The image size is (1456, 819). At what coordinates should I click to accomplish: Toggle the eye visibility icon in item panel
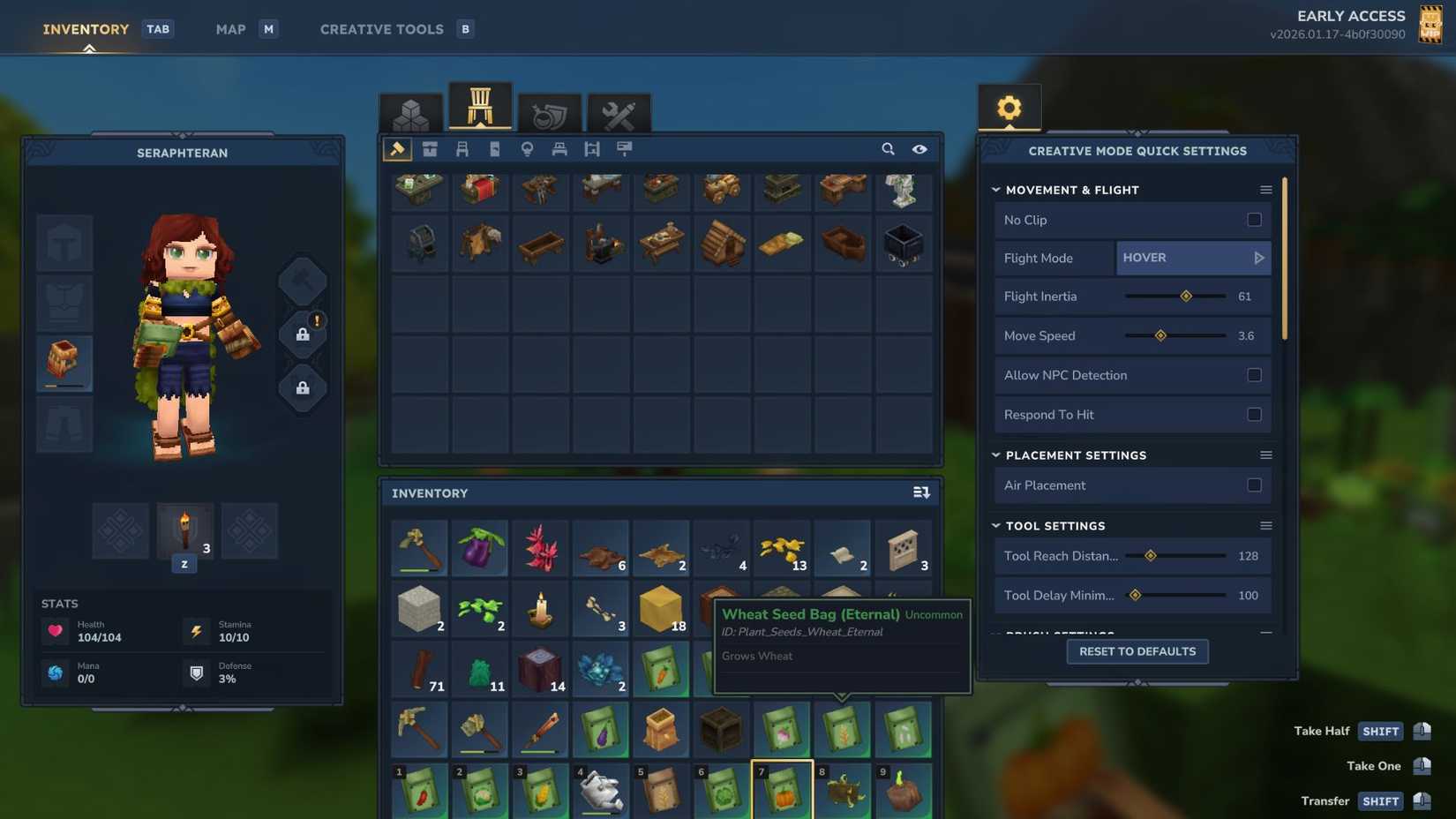tap(919, 149)
